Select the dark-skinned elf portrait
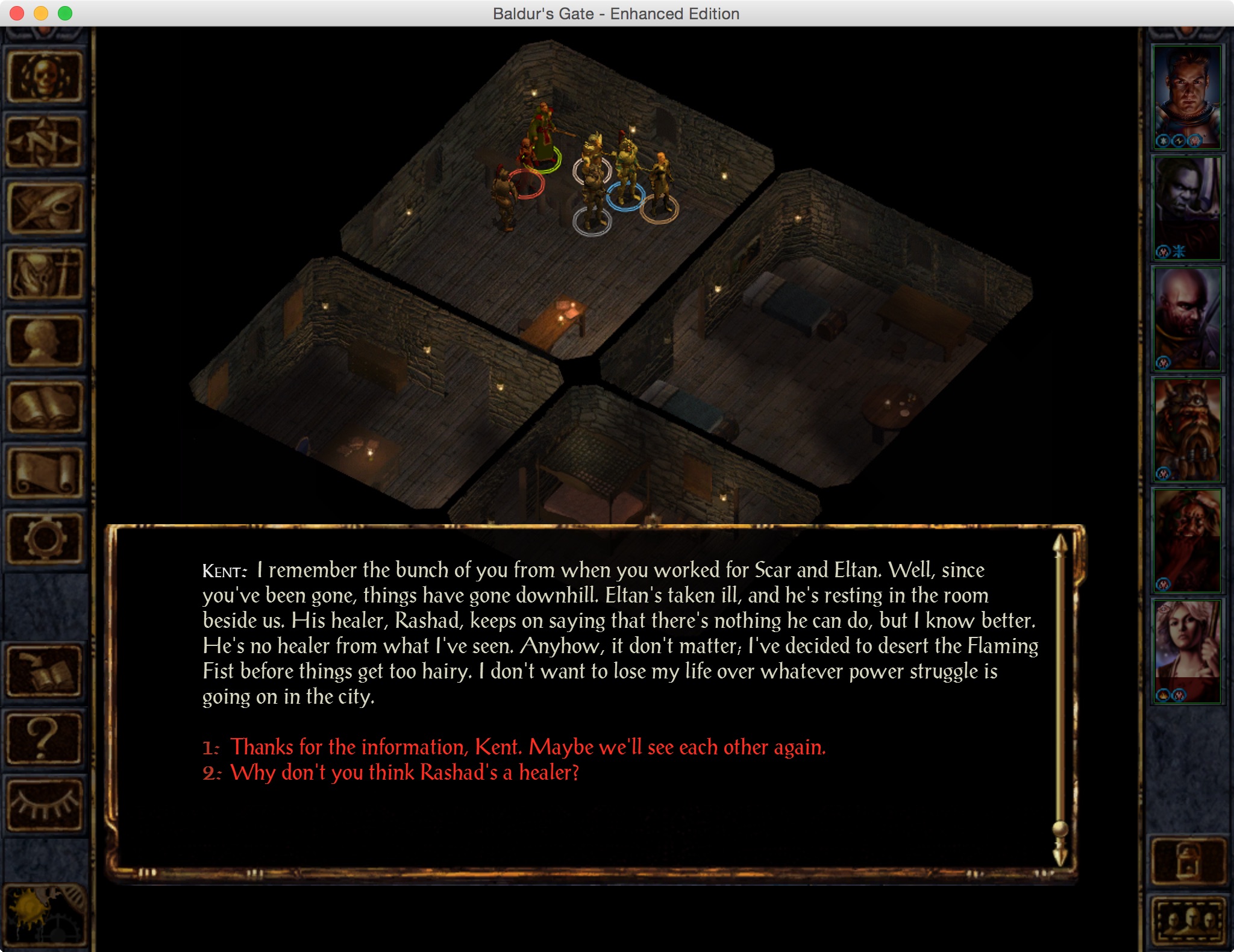Screen dimensions: 1234x952 [x=1186, y=208]
